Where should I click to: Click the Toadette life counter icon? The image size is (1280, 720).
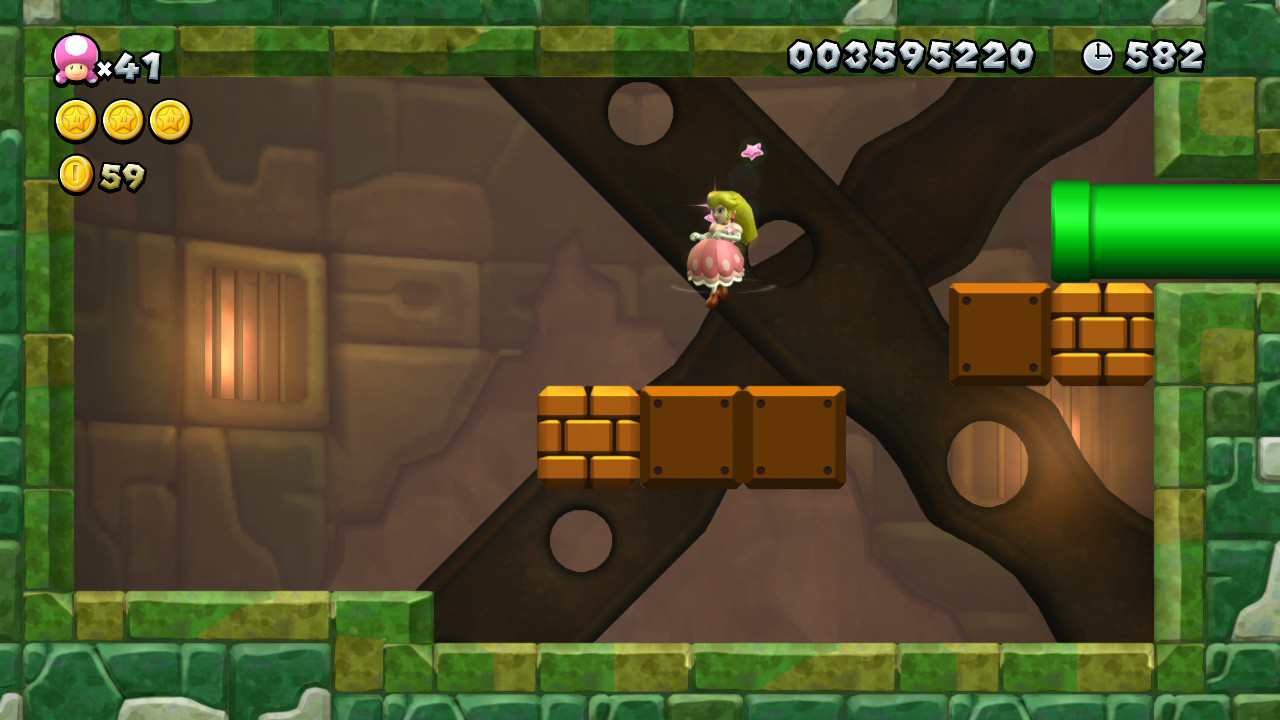[x=75, y=60]
